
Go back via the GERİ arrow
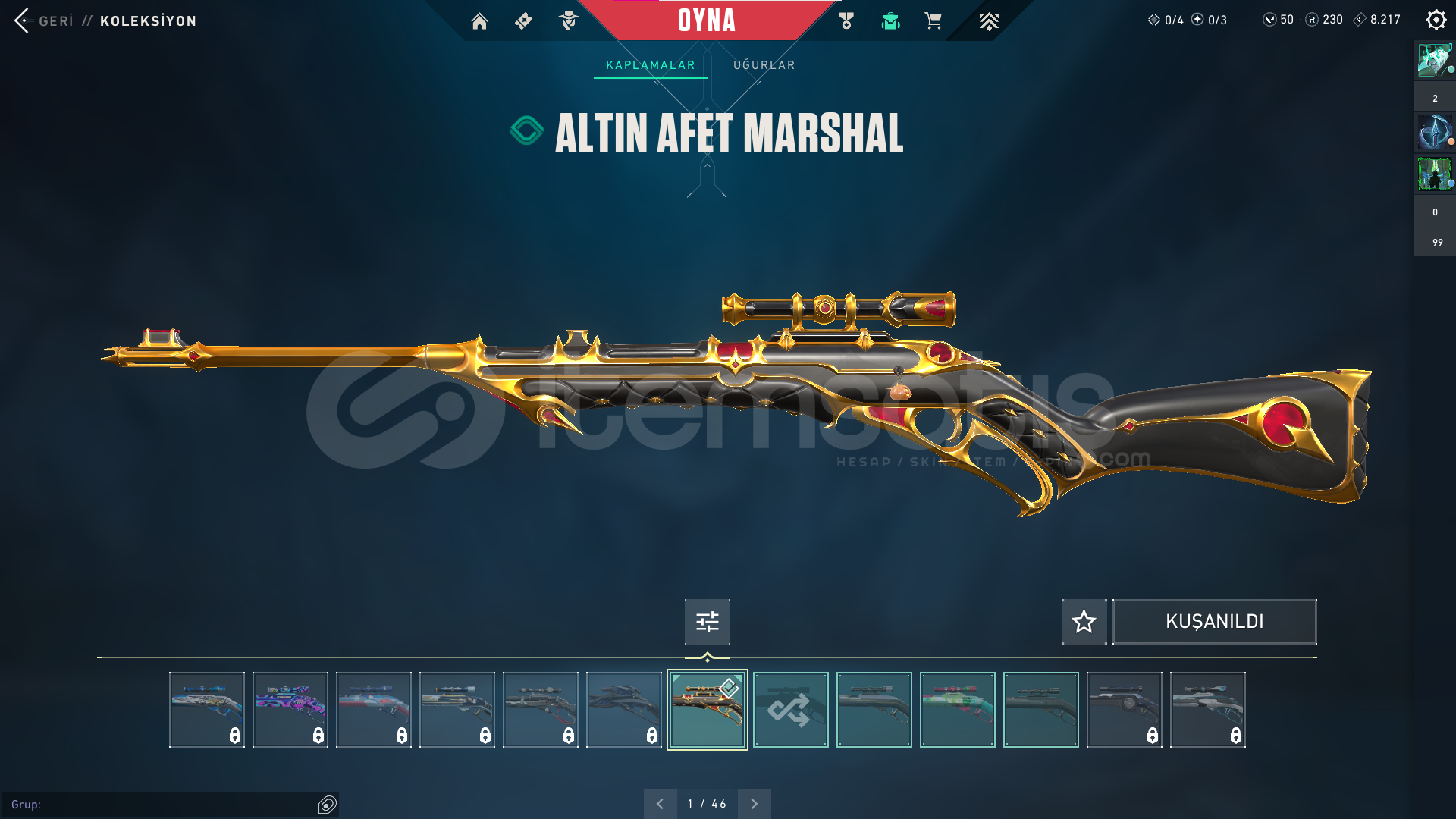coord(23,20)
